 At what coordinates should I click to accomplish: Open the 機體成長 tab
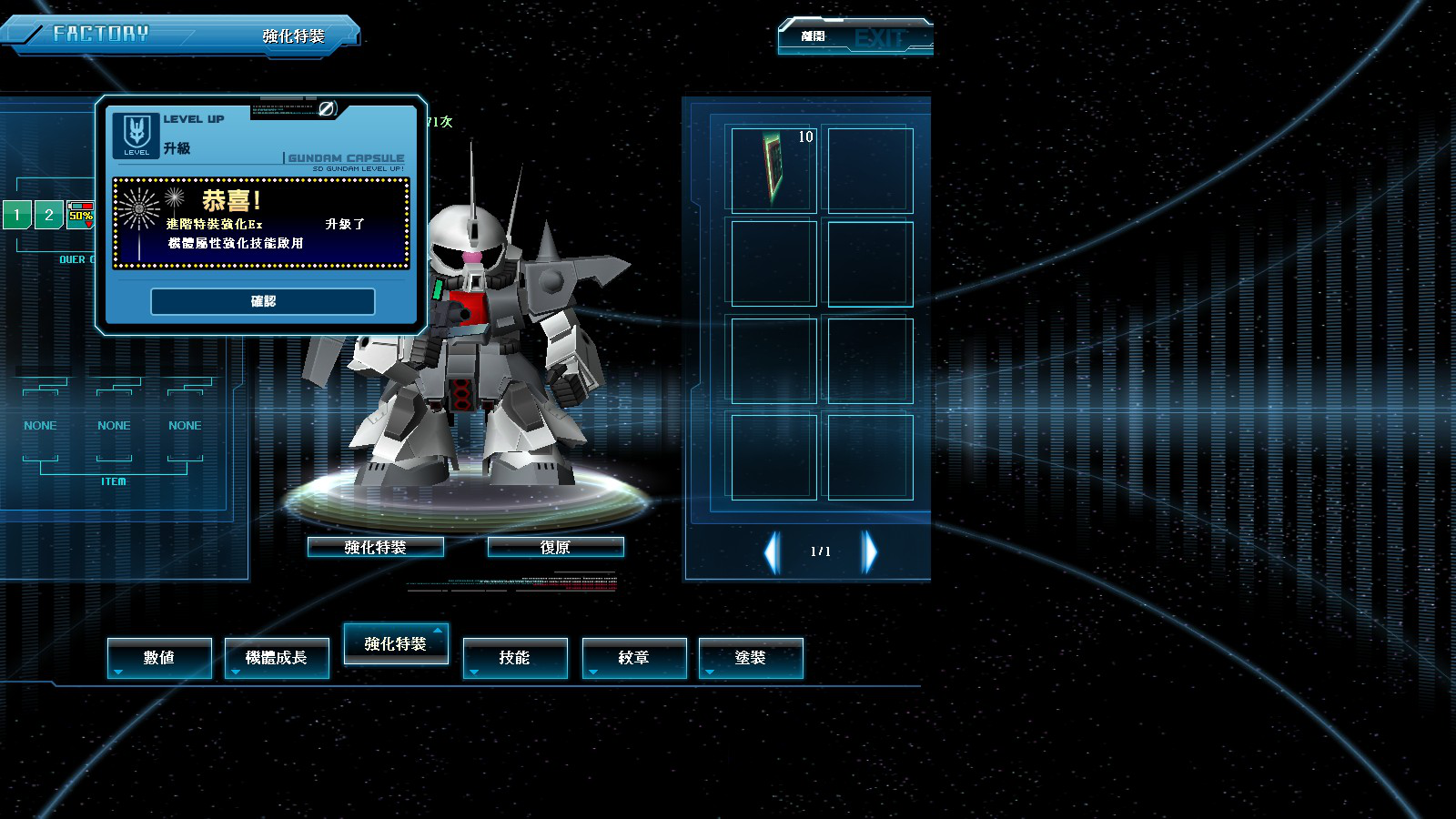(277, 657)
